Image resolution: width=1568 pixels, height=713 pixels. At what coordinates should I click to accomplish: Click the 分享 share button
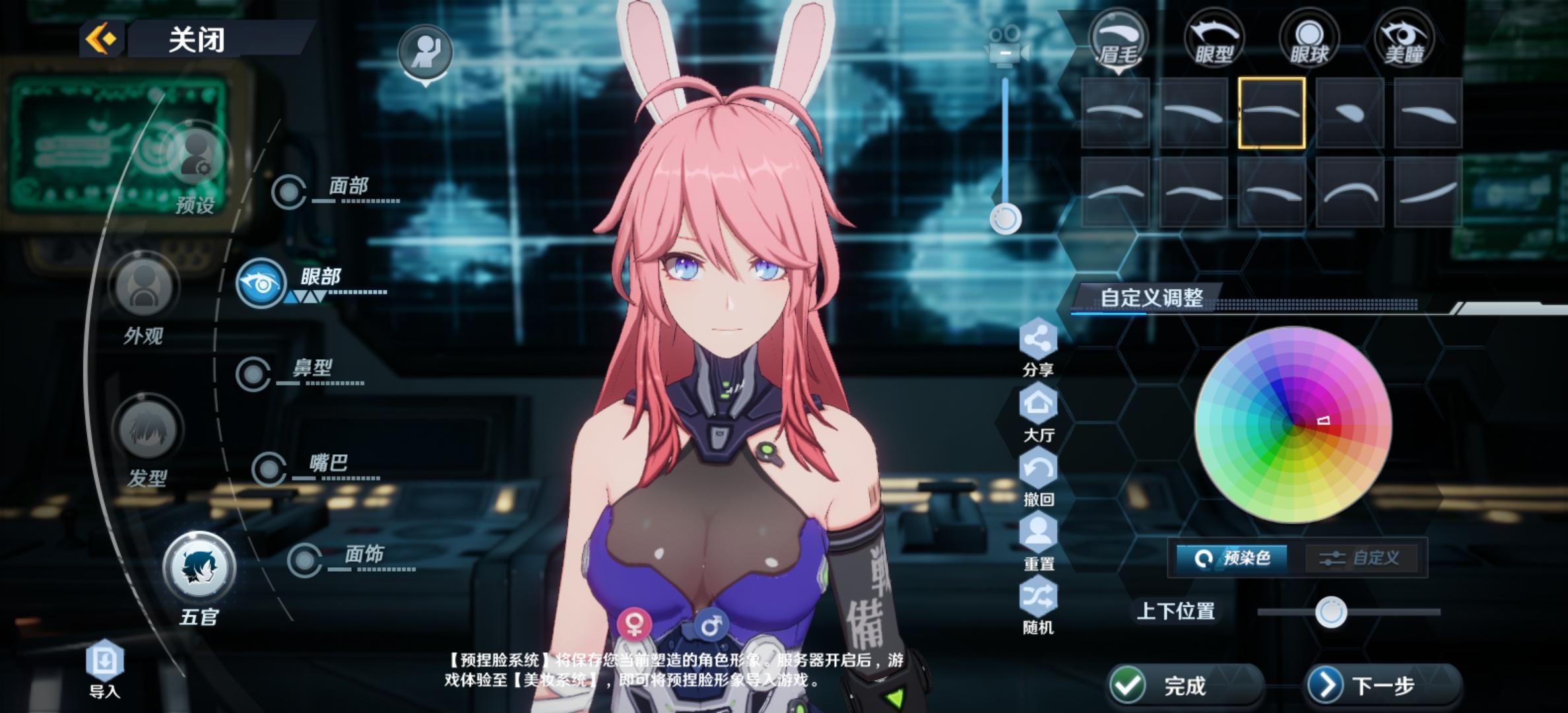tap(1038, 347)
